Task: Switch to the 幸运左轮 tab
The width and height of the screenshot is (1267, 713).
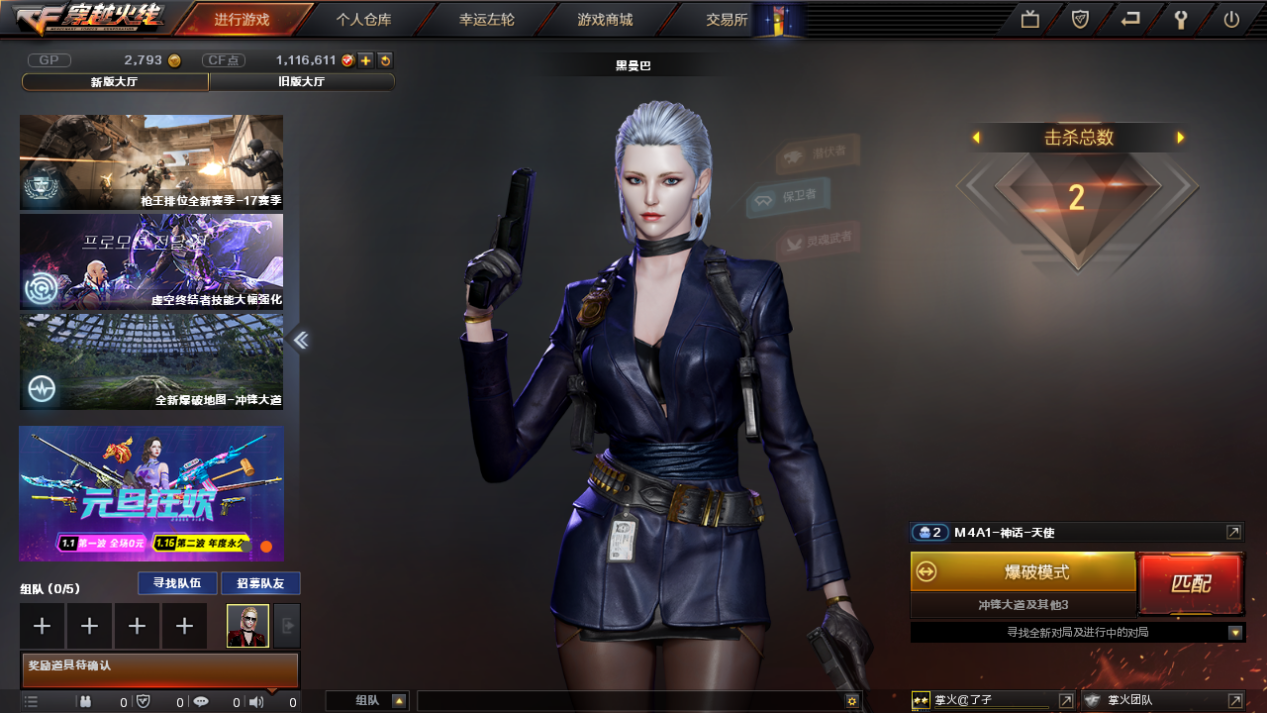Action: tap(487, 19)
